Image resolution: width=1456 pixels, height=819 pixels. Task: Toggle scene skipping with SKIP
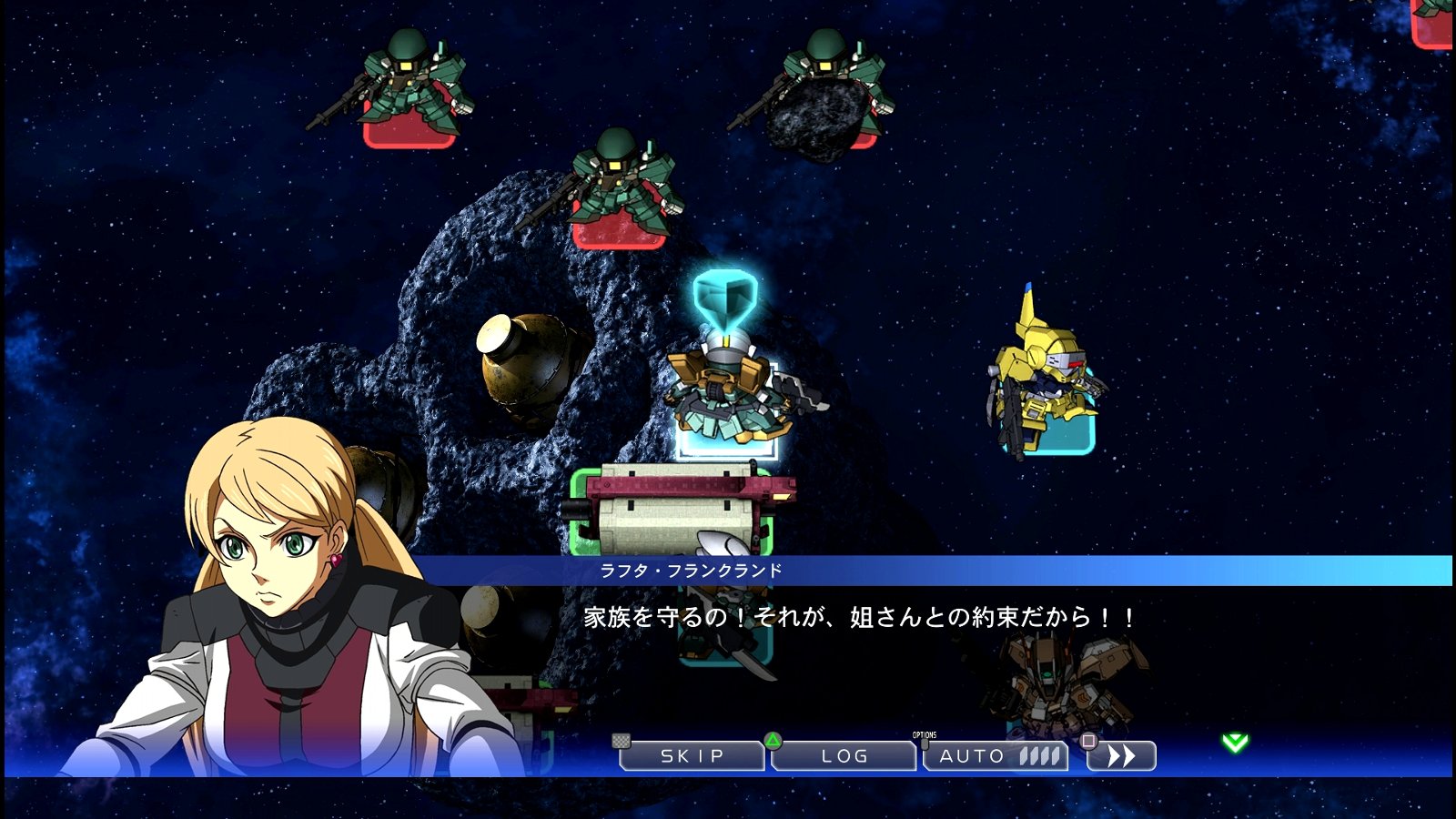point(693,754)
